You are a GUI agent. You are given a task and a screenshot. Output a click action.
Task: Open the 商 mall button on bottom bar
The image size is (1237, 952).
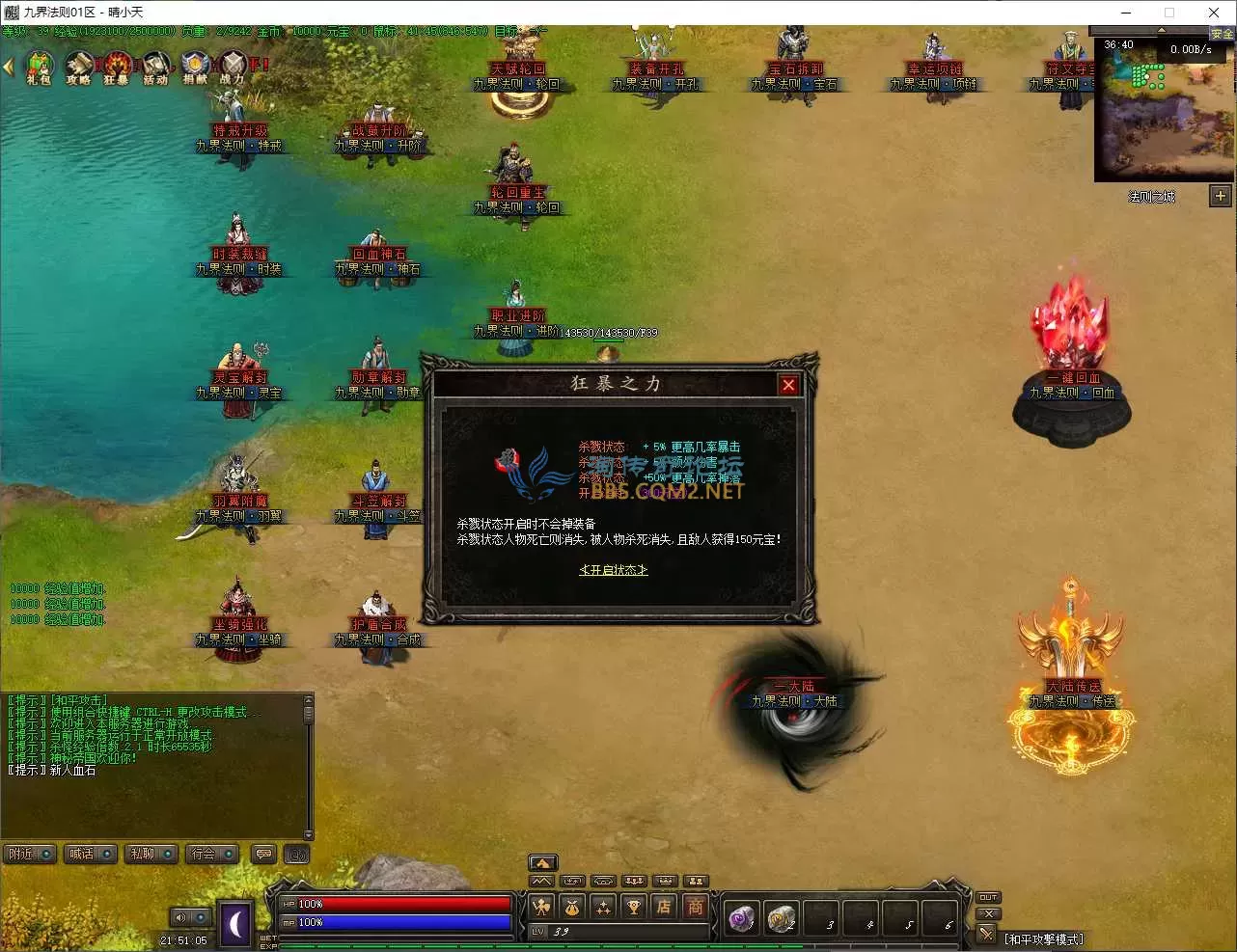pyautogui.click(x=695, y=907)
